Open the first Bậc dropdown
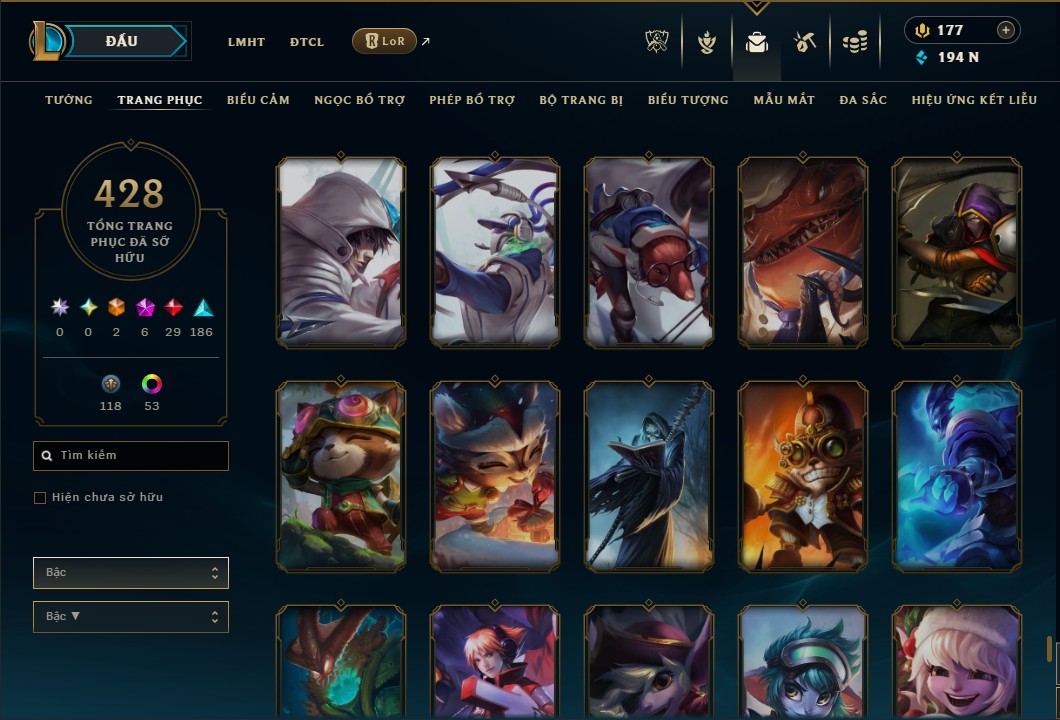 point(131,573)
